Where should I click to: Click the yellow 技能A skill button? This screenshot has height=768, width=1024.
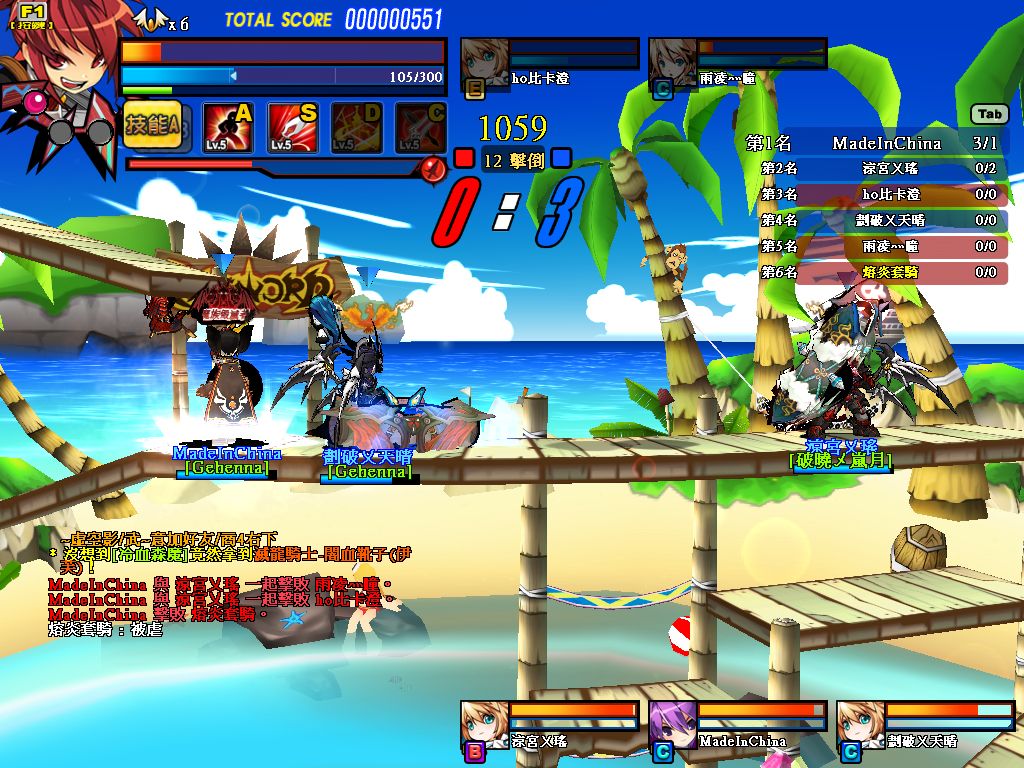coord(151,126)
